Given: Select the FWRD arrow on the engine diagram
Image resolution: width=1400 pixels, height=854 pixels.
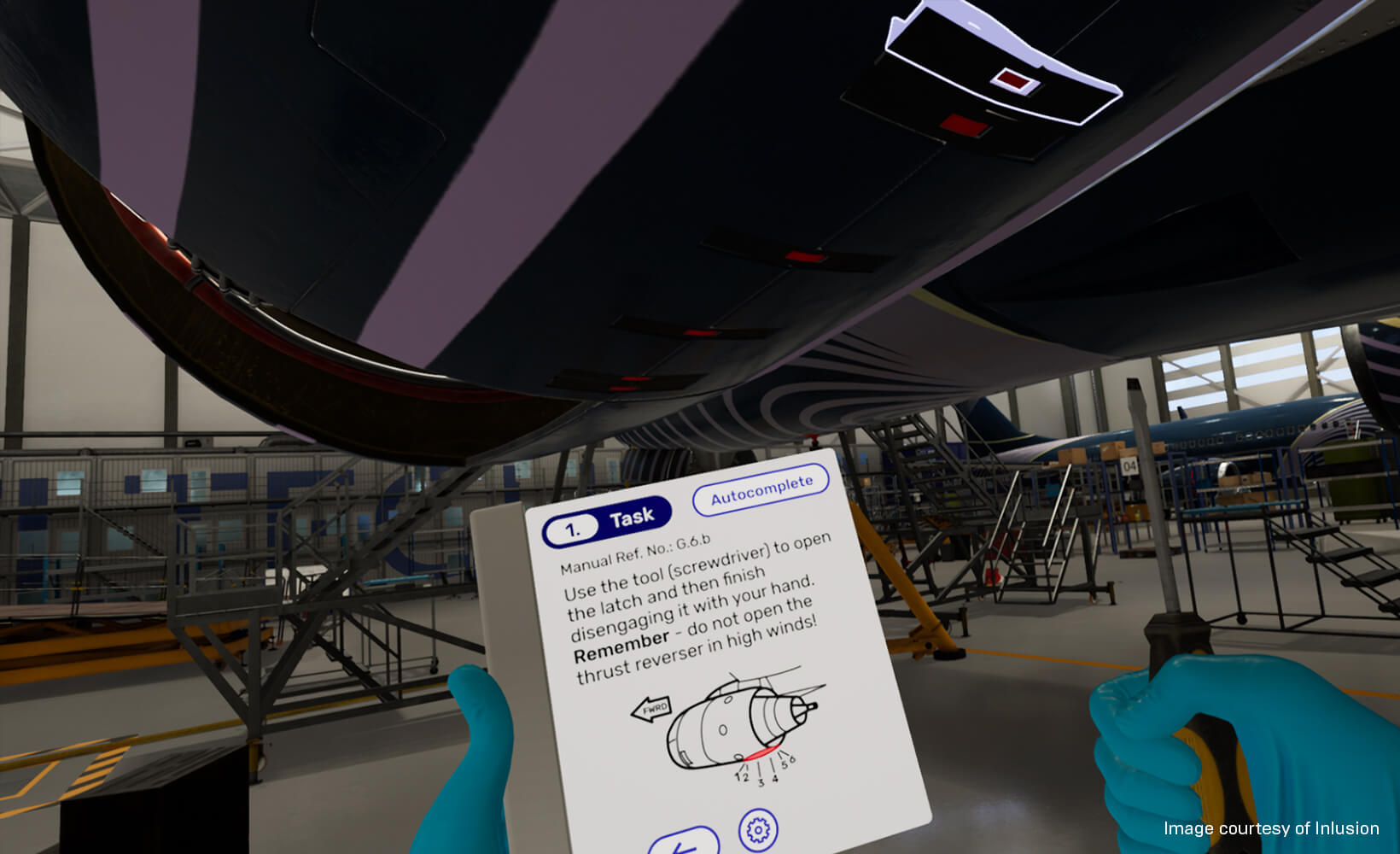Looking at the screenshot, I should click(x=653, y=710).
